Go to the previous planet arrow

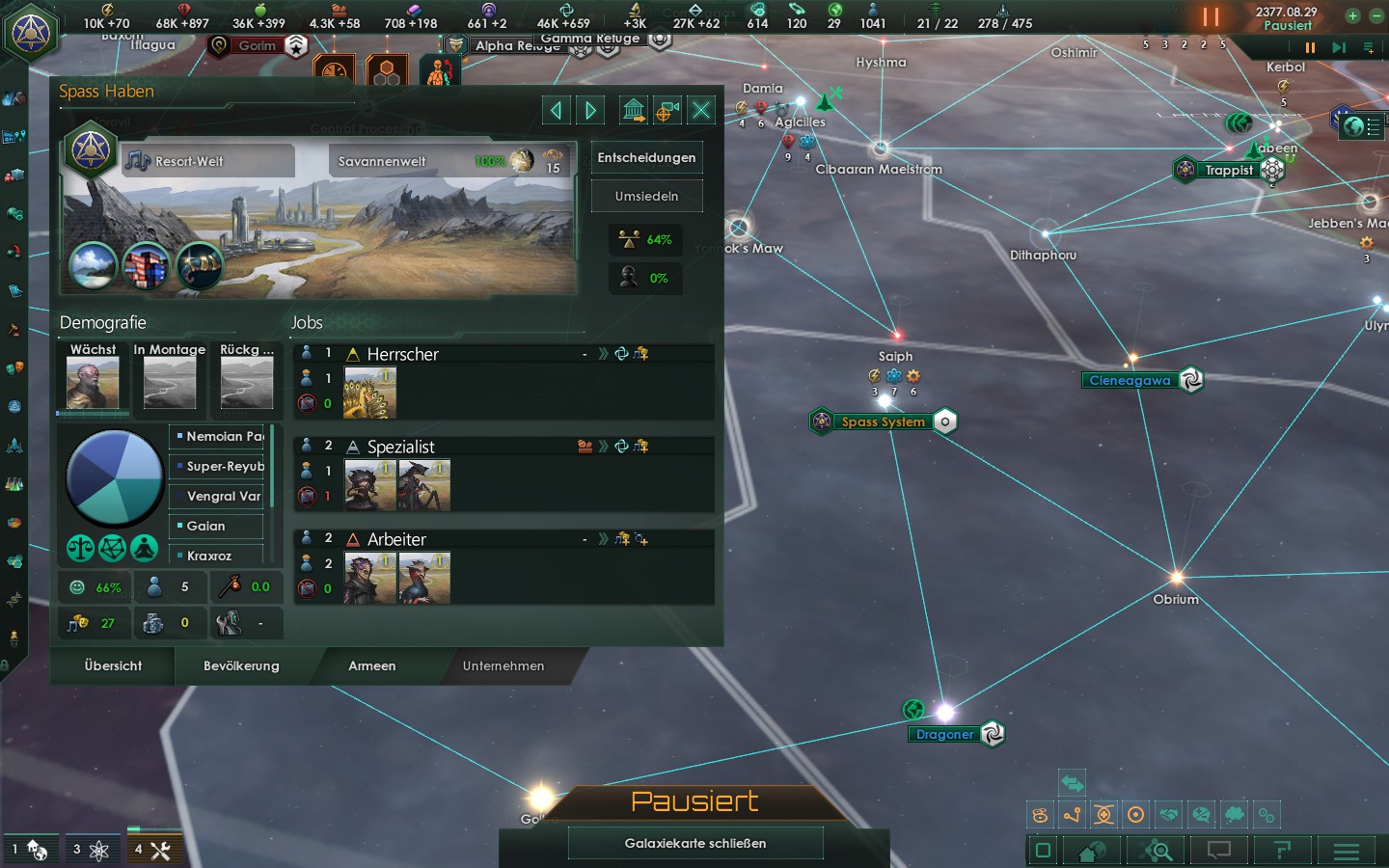click(556, 110)
